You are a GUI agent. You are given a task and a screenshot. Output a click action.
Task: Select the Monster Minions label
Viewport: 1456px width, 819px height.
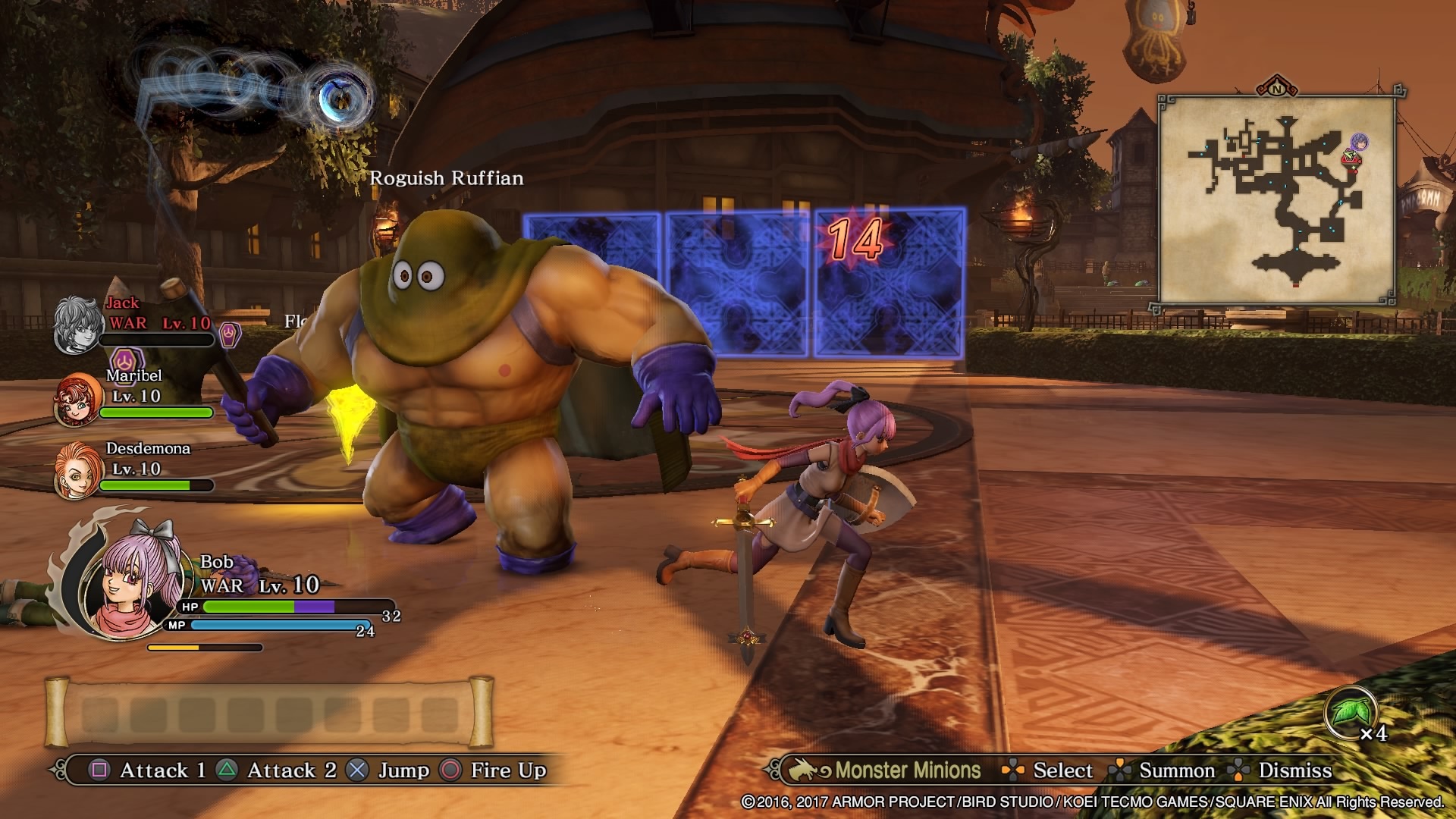point(907,770)
